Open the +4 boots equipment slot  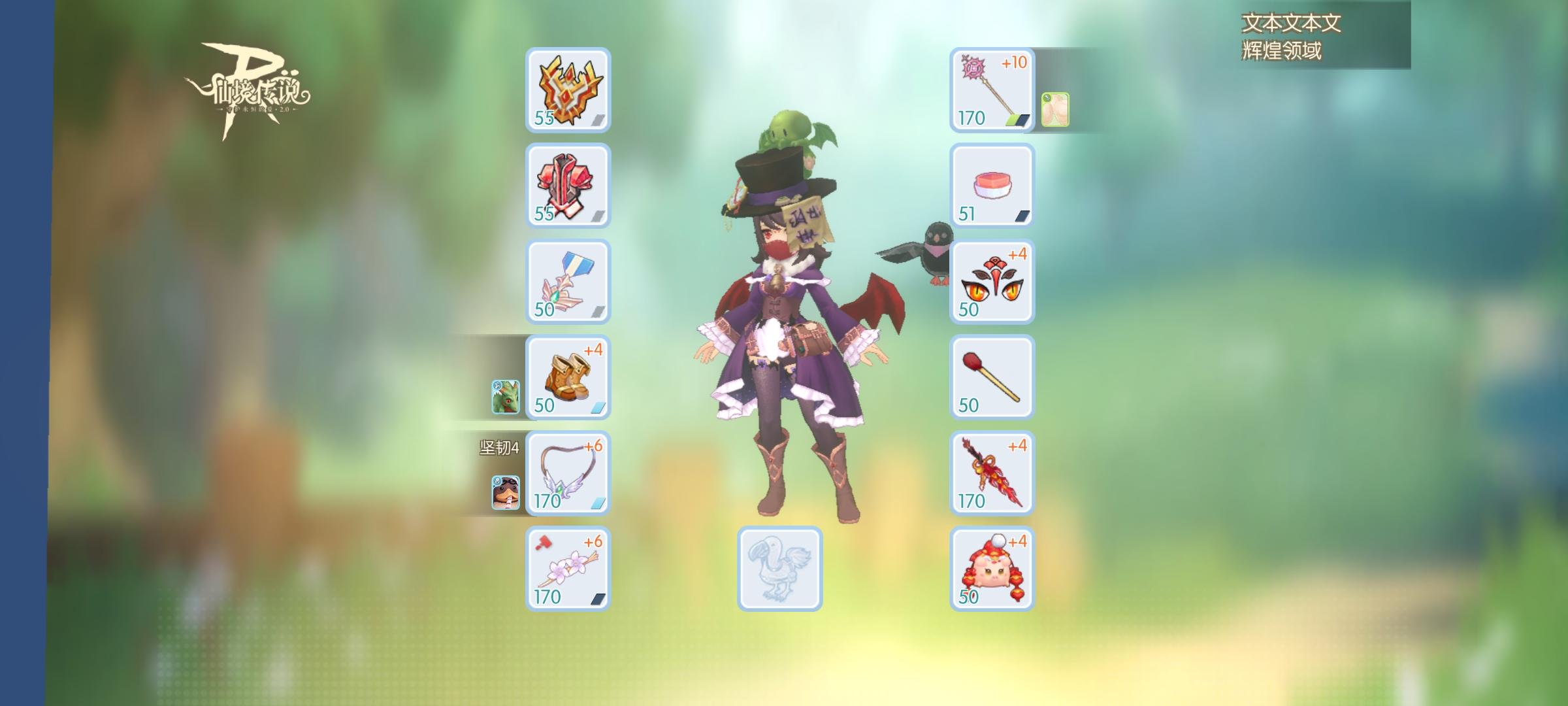point(567,378)
